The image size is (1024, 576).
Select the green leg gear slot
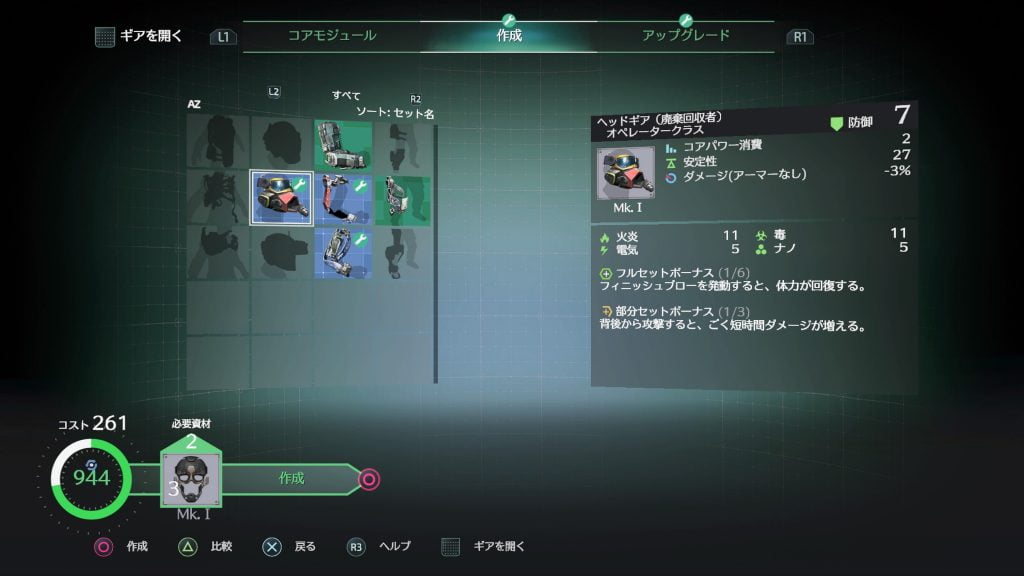click(403, 197)
